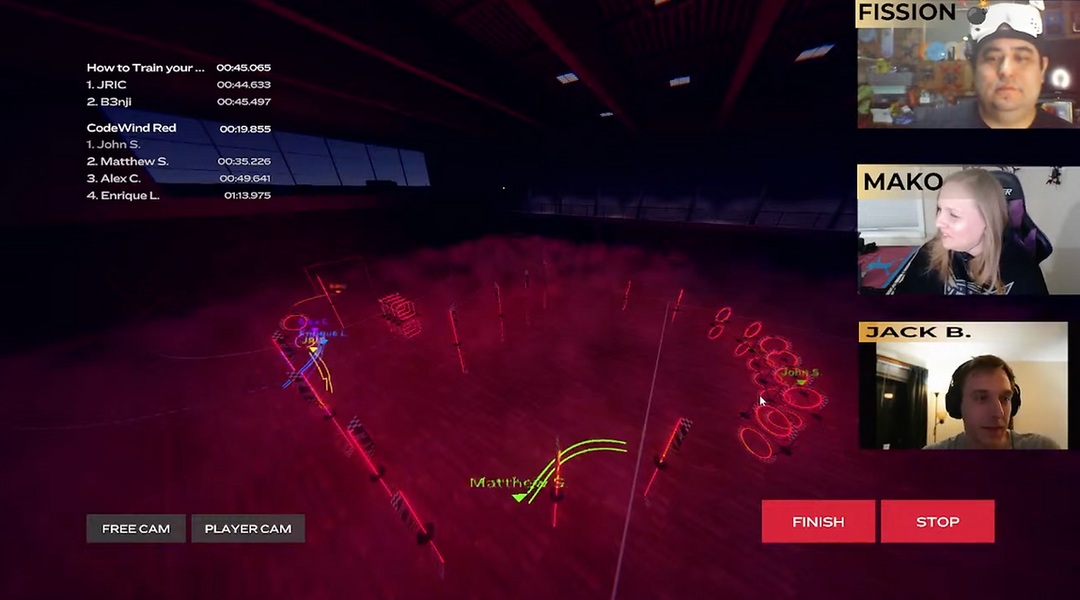Select John S. in the CodeWind Red team
Image resolution: width=1080 pixels, height=600 pixels.
point(114,145)
